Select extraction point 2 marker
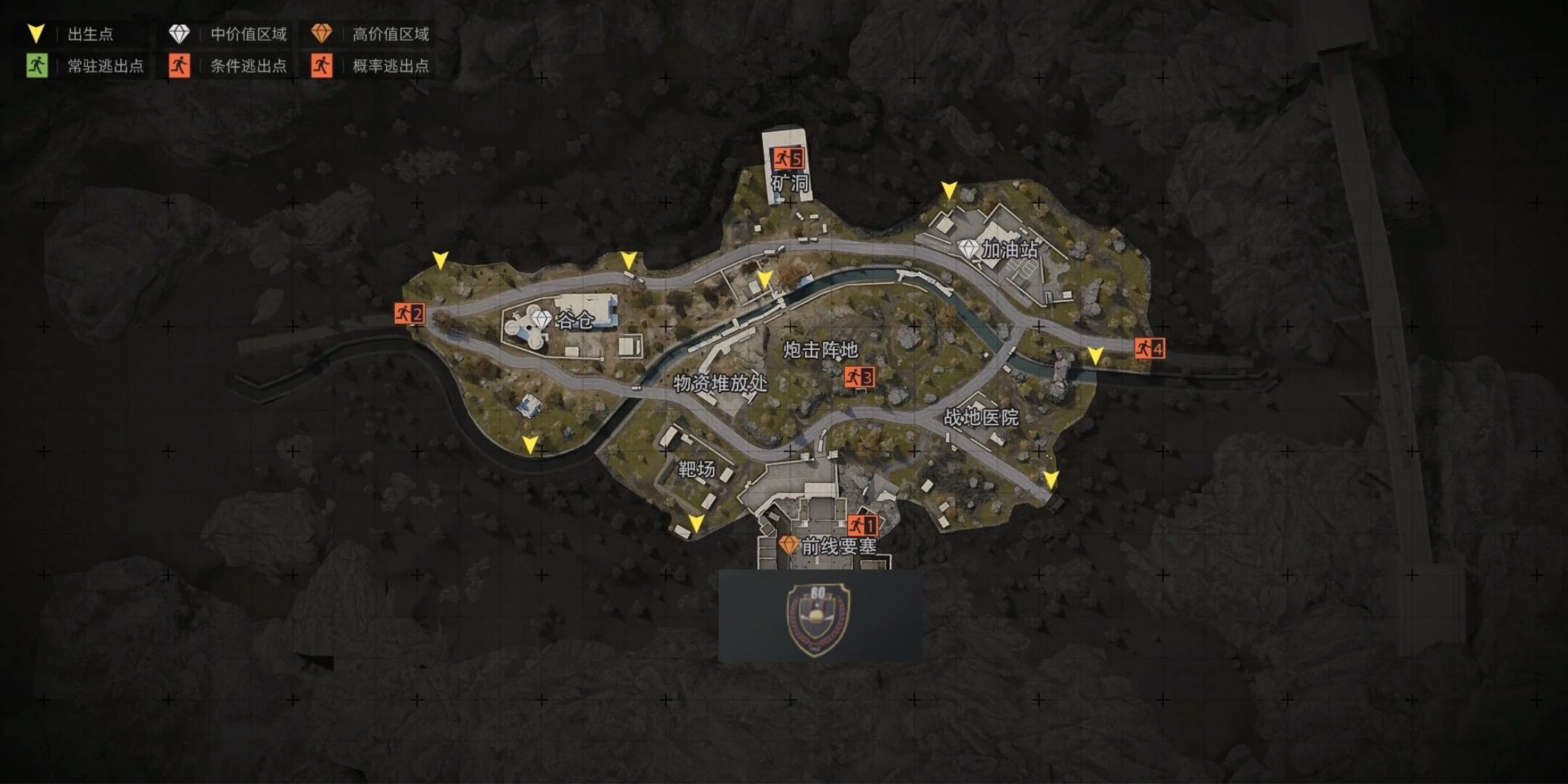The width and height of the screenshot is (1568, 784). [409, 314]
